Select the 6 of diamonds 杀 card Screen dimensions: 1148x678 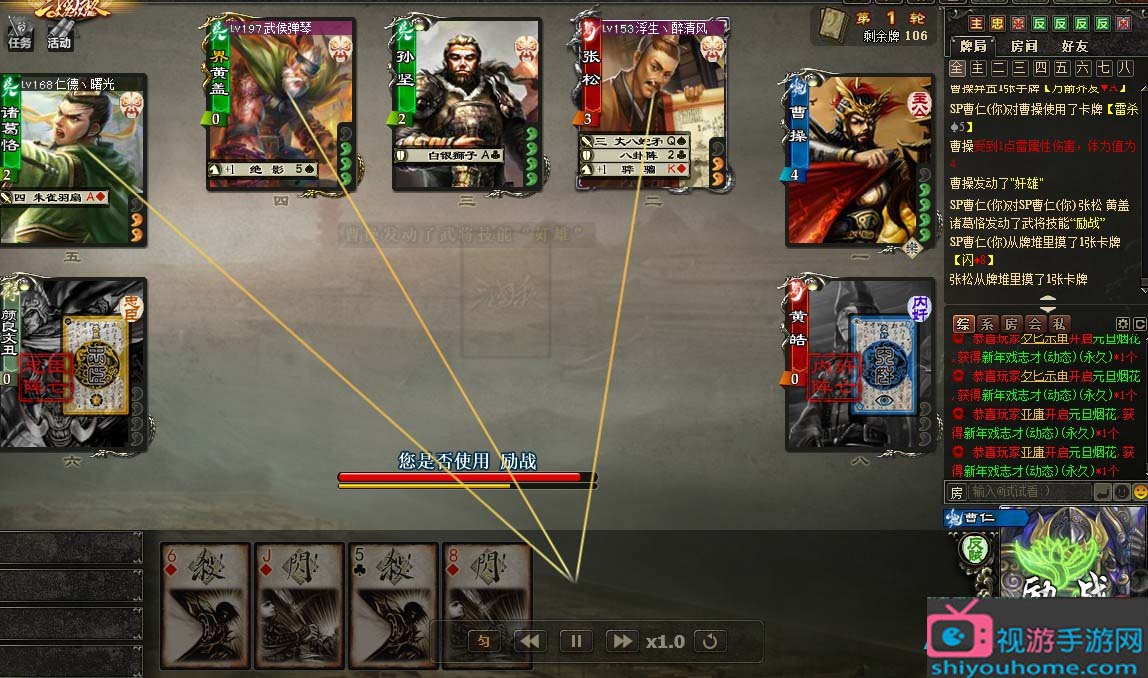(205, 605)
